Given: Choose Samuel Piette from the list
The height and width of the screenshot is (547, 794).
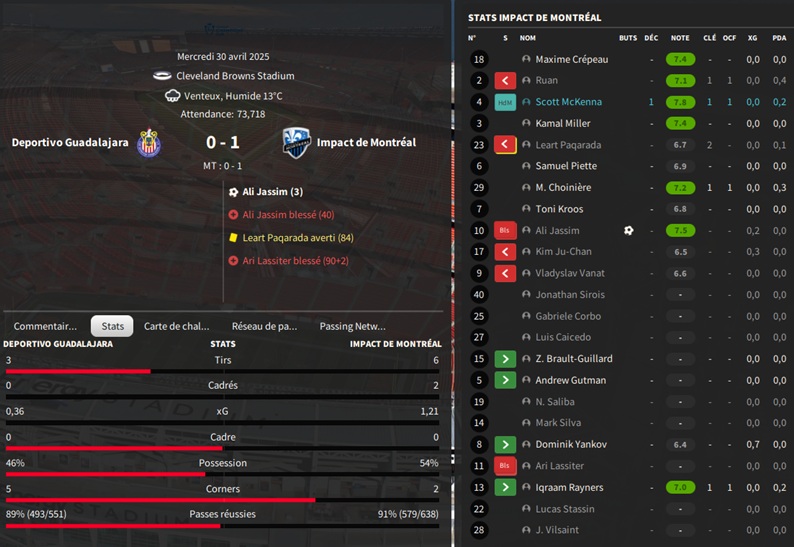Looking at the screenshot, I should (x=565, y=166).
